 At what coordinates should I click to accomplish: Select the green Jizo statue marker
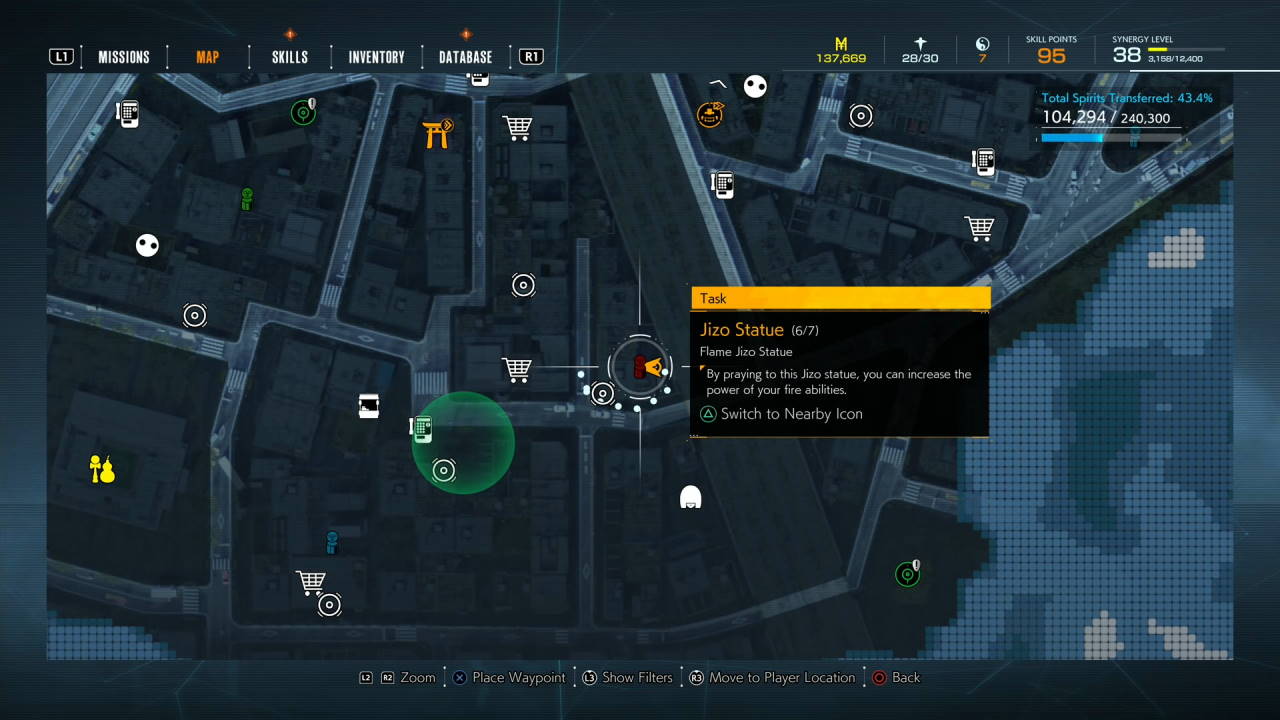point(247,199)
